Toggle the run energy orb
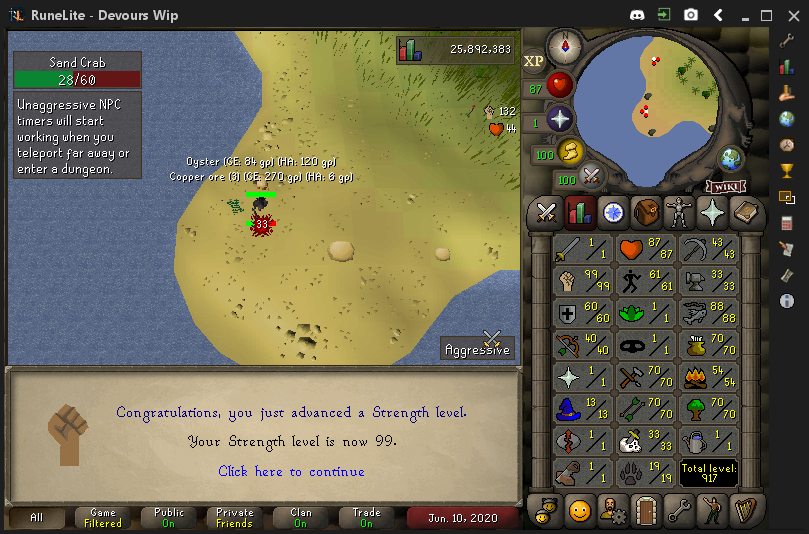Screen dimensions: 809x534 tap(570, 153)
